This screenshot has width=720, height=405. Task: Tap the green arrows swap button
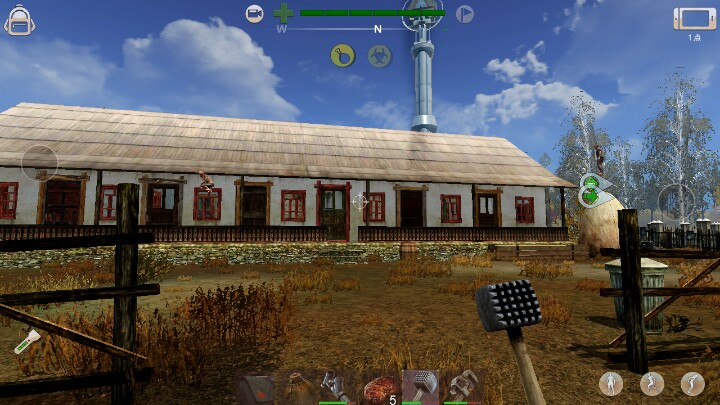click(591, 190)
